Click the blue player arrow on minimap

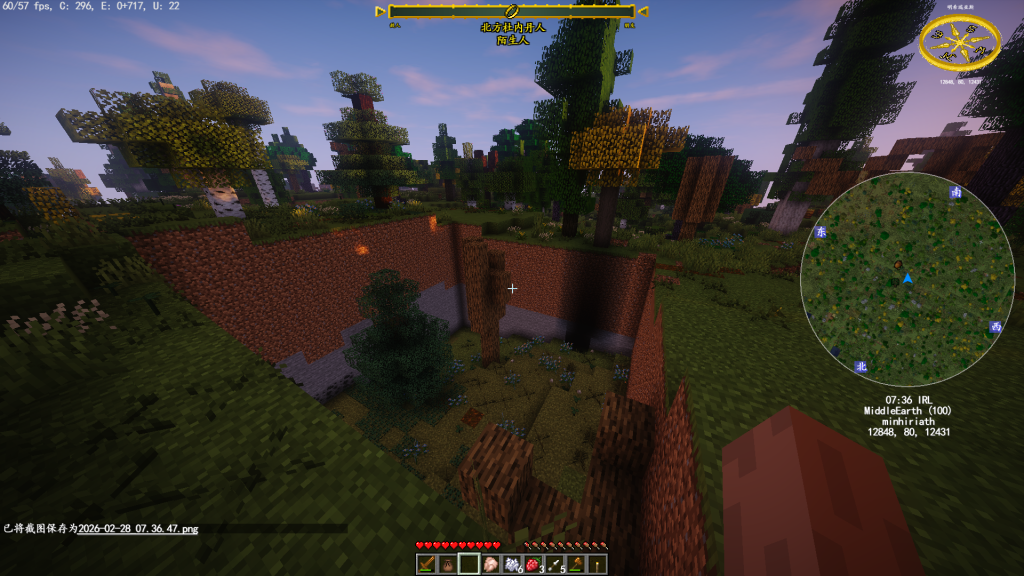907,278
